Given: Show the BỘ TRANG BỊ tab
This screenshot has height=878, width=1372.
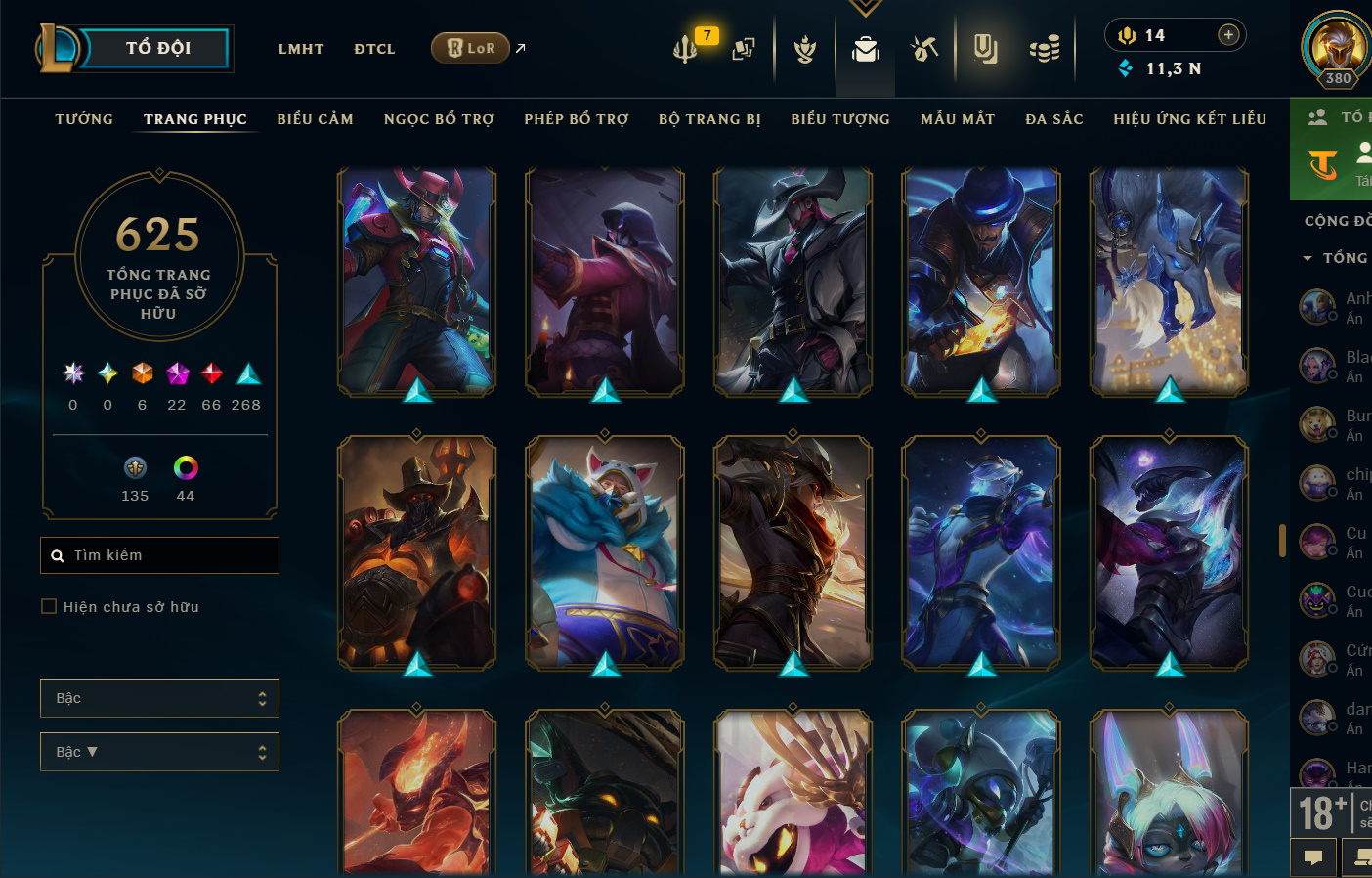Looking at the screenshot, I should [709, 119].
